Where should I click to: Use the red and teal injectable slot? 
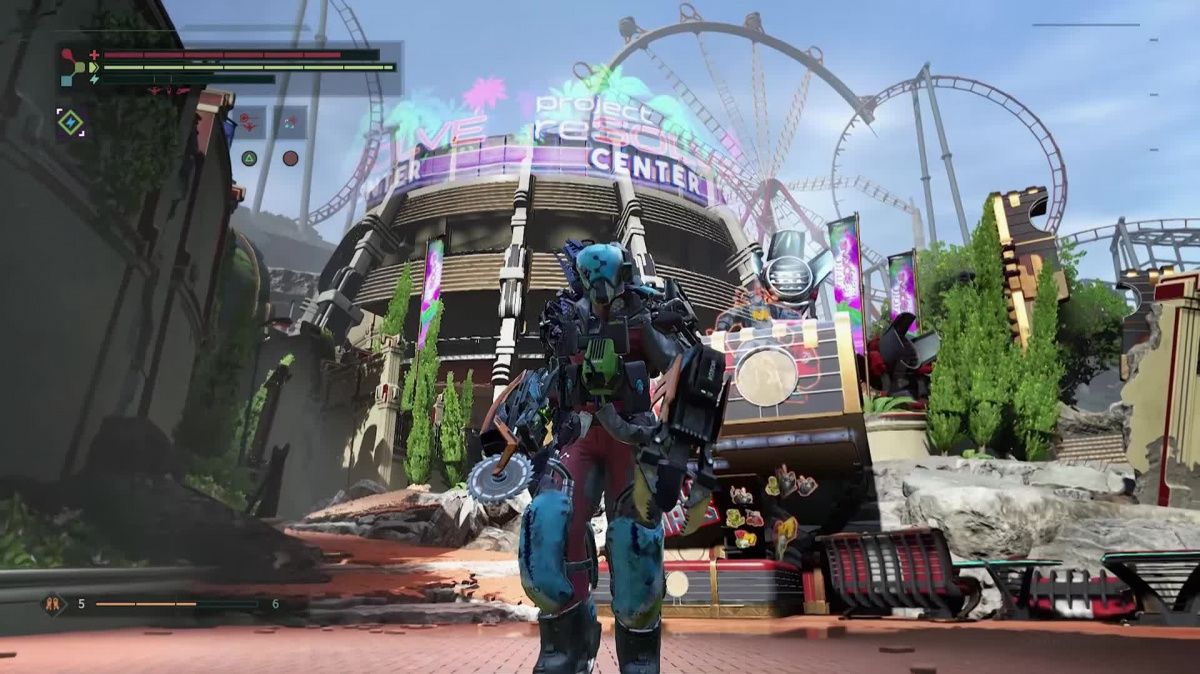[290, 123]
